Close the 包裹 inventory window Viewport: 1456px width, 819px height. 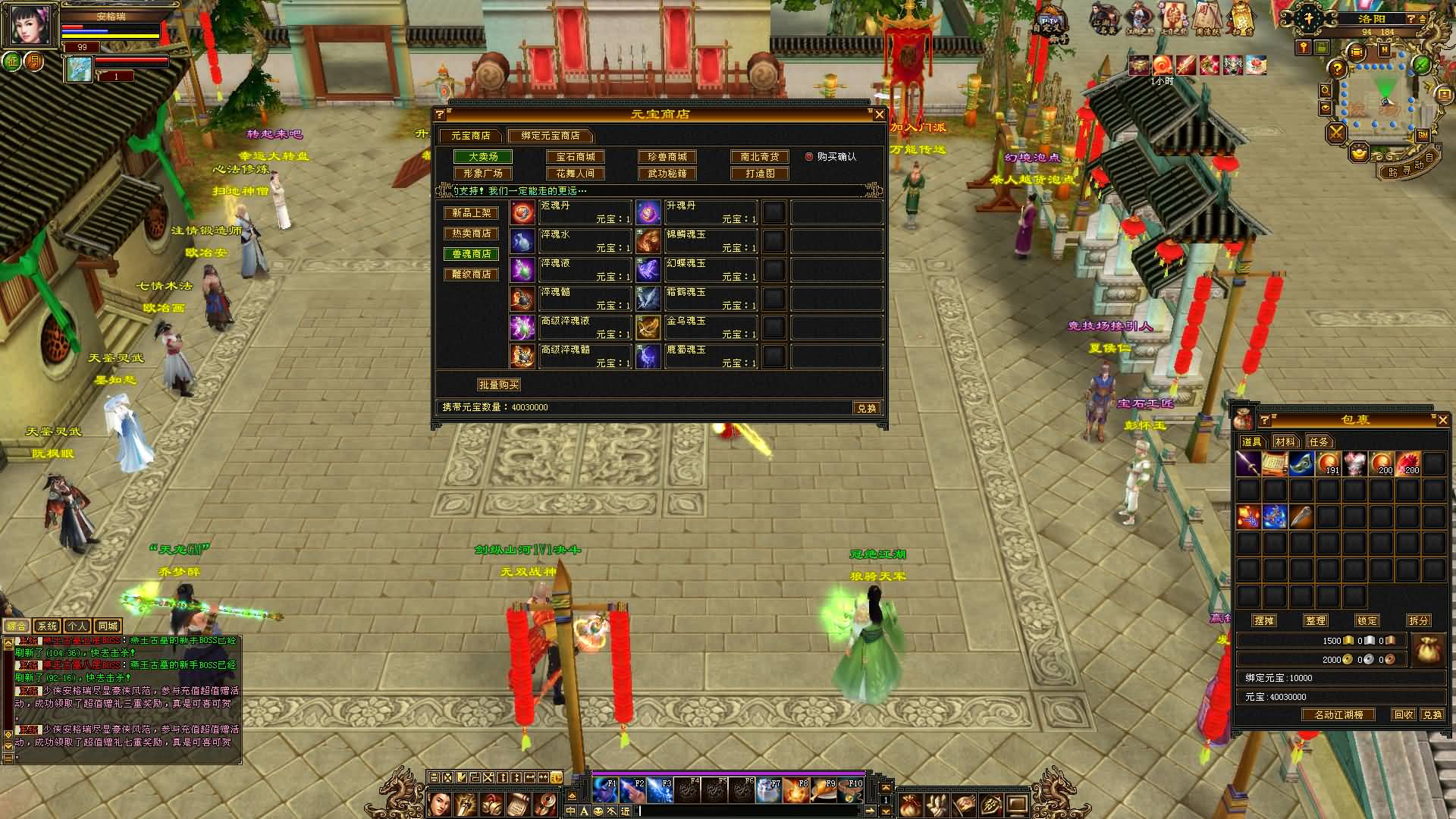point(1442,420)
